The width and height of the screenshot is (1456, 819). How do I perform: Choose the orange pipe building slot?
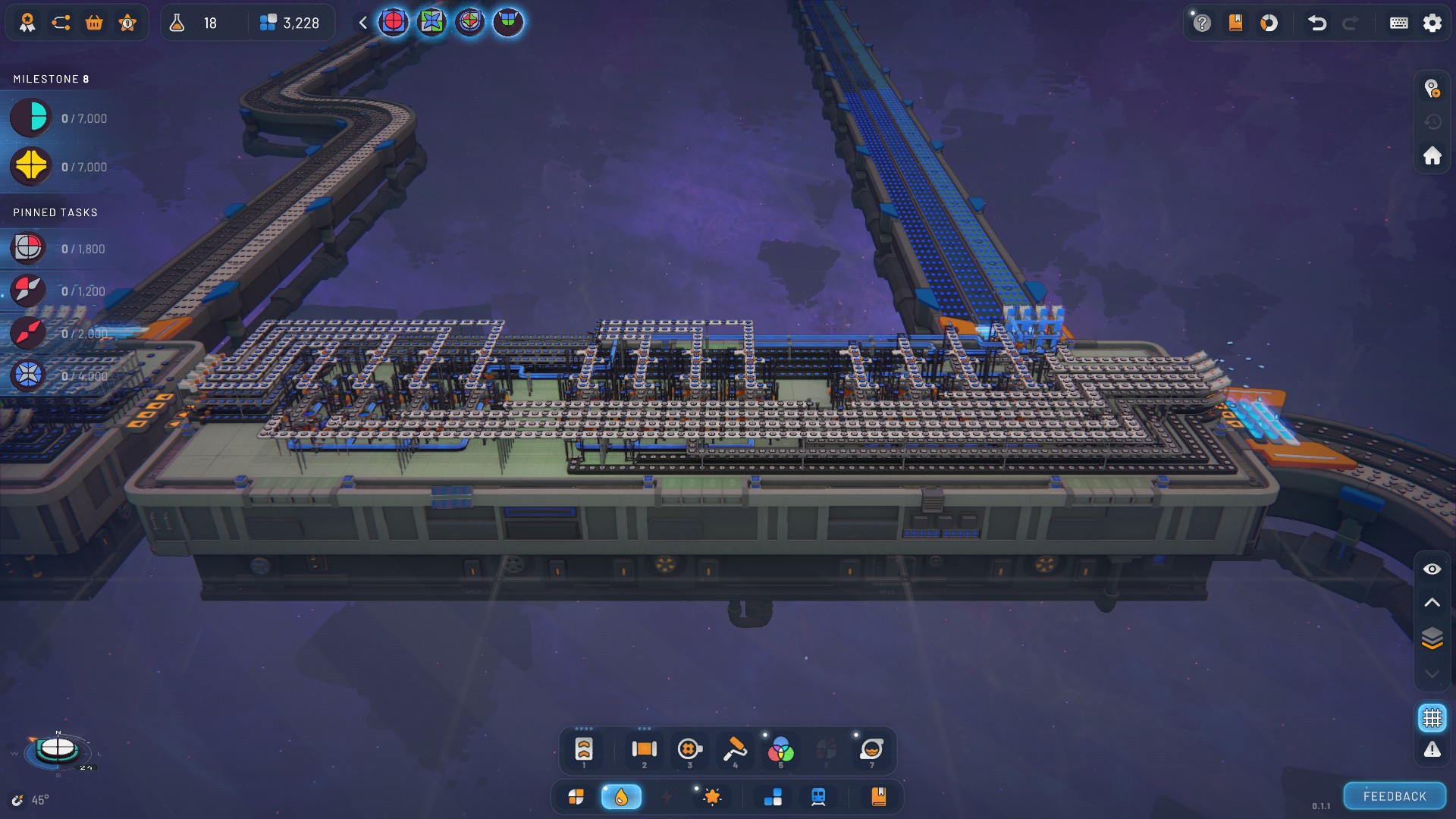[x=644, y=749]
